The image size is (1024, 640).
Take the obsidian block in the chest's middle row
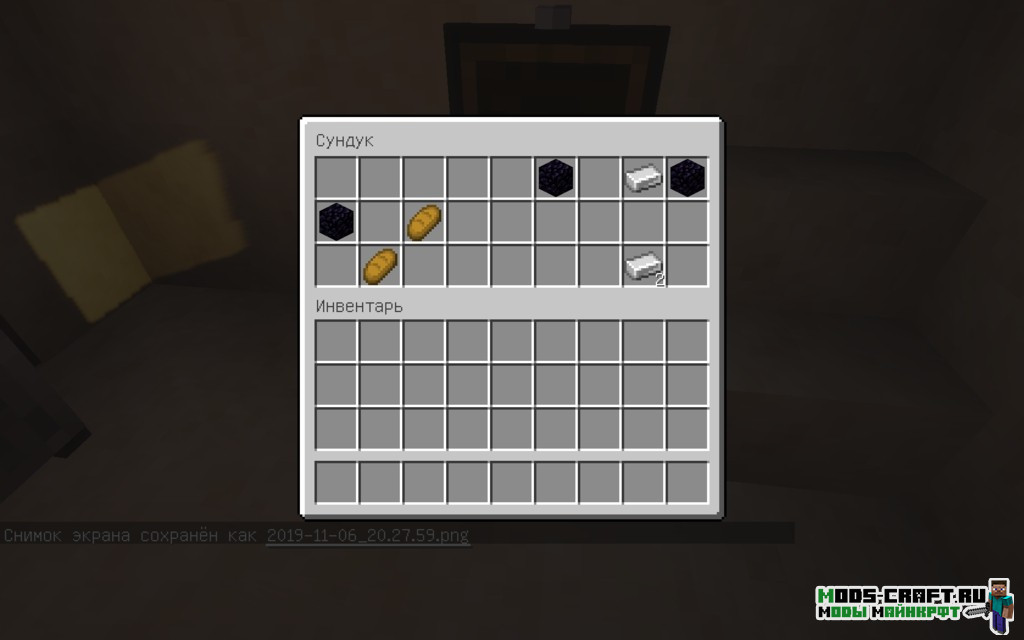click(336, 222)
